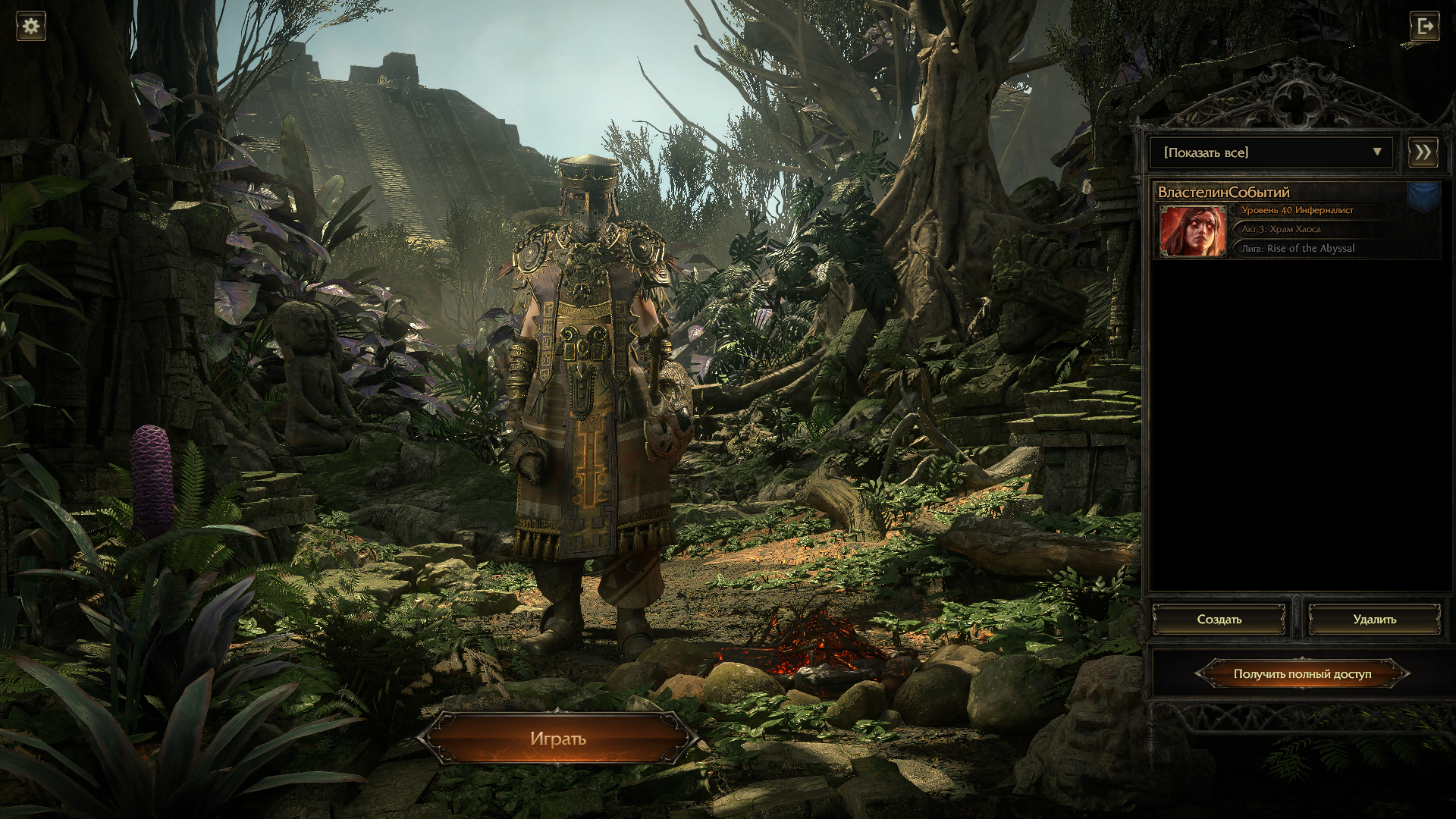Start the game with the Играть button
This screenshot has height=819, width=1456.
click(558, 739)
